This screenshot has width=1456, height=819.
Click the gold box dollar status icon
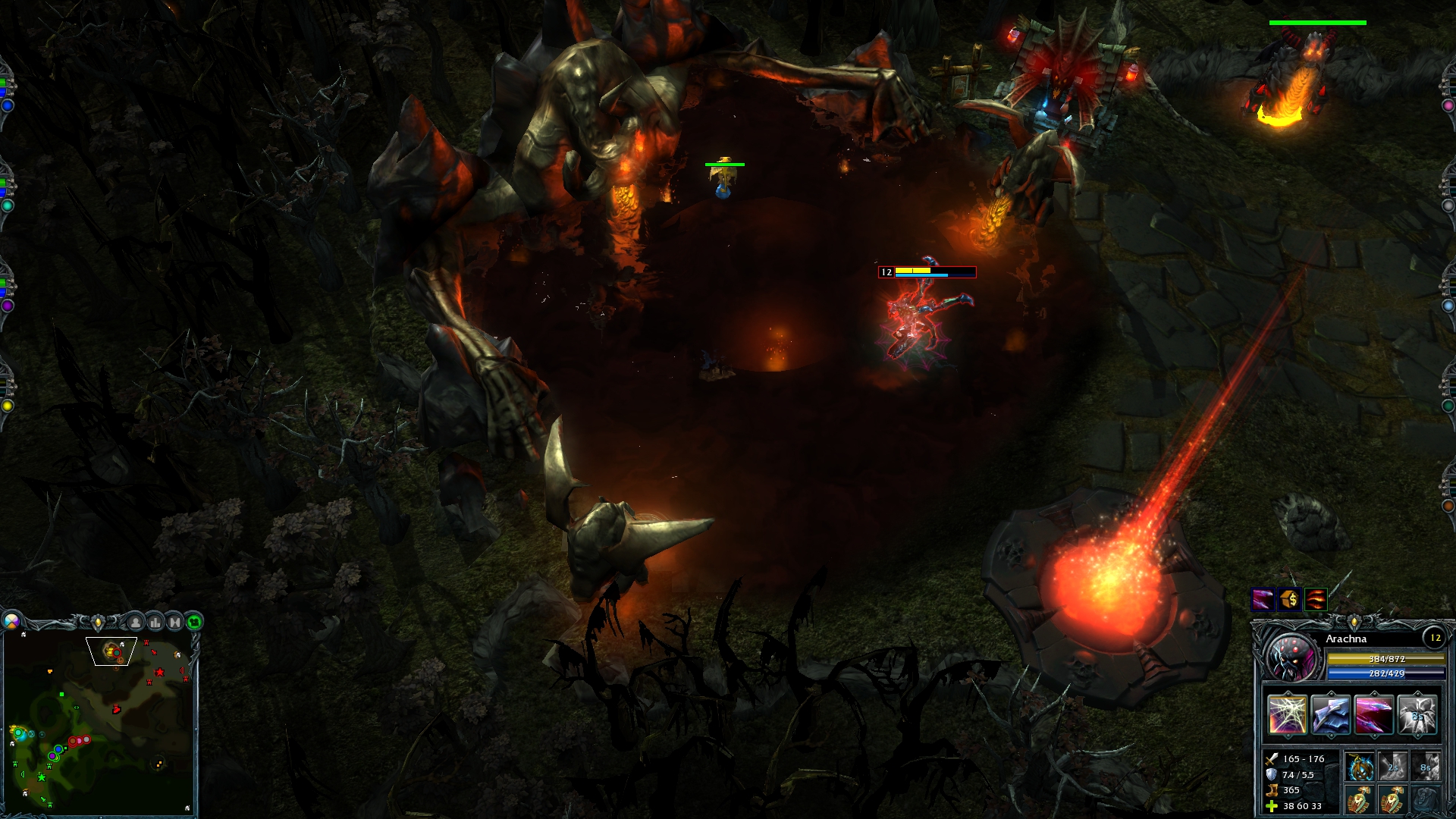click(x=1289, y=600)
